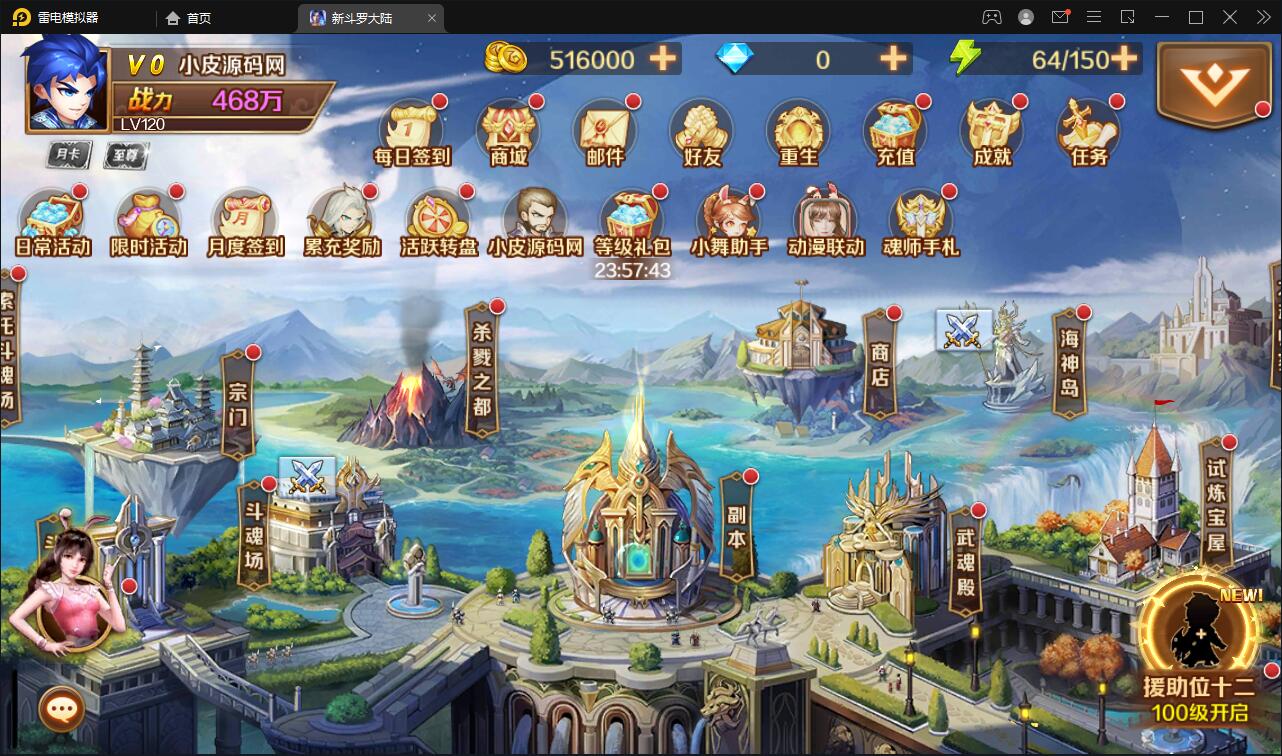
Task: Open the 每日签到 daily sign-in panel
Action: click(x=413, y=130)
